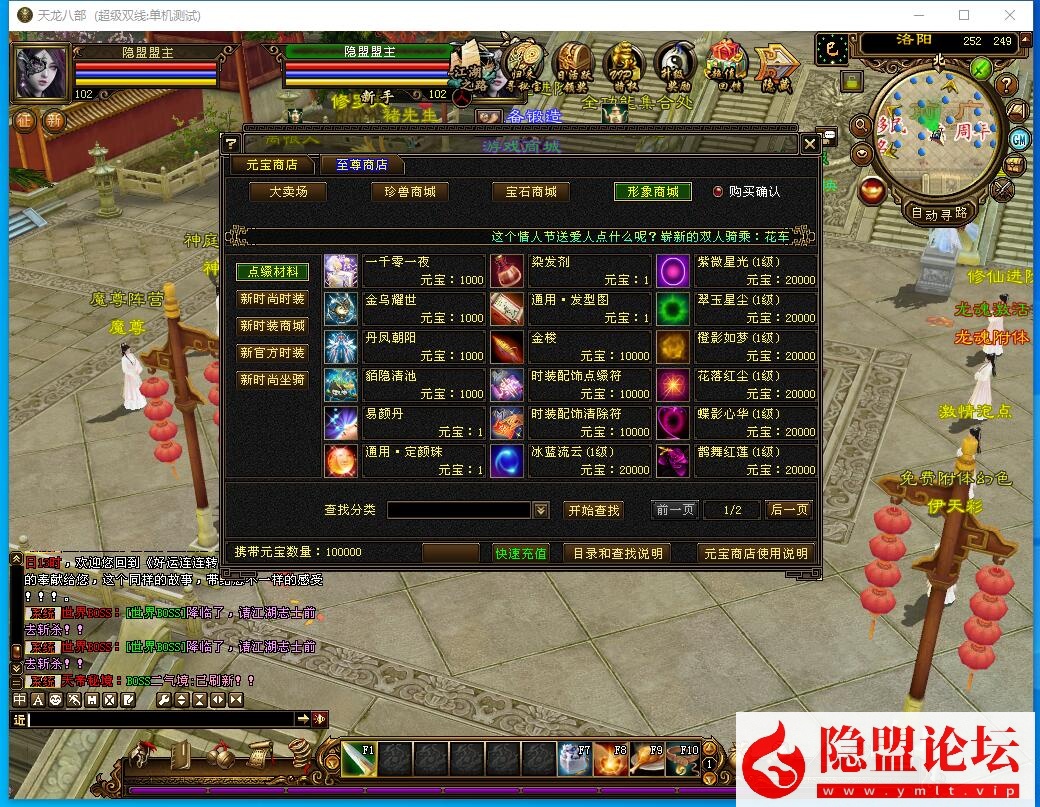This screenshot has height=807, width=1040.
Task: Toggle the 购买确认 option
Action: (x=717, y=191)
